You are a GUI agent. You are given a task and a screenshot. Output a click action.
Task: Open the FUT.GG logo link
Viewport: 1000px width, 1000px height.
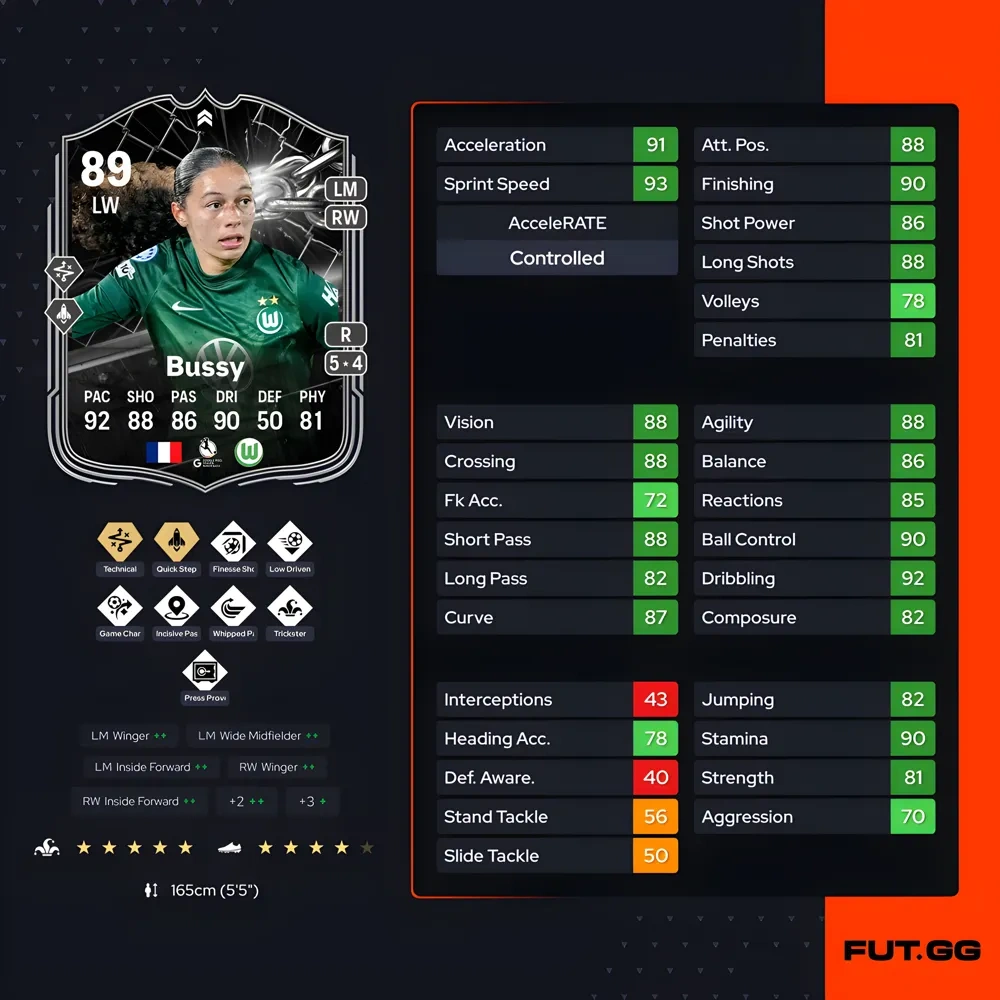[911, 950]
